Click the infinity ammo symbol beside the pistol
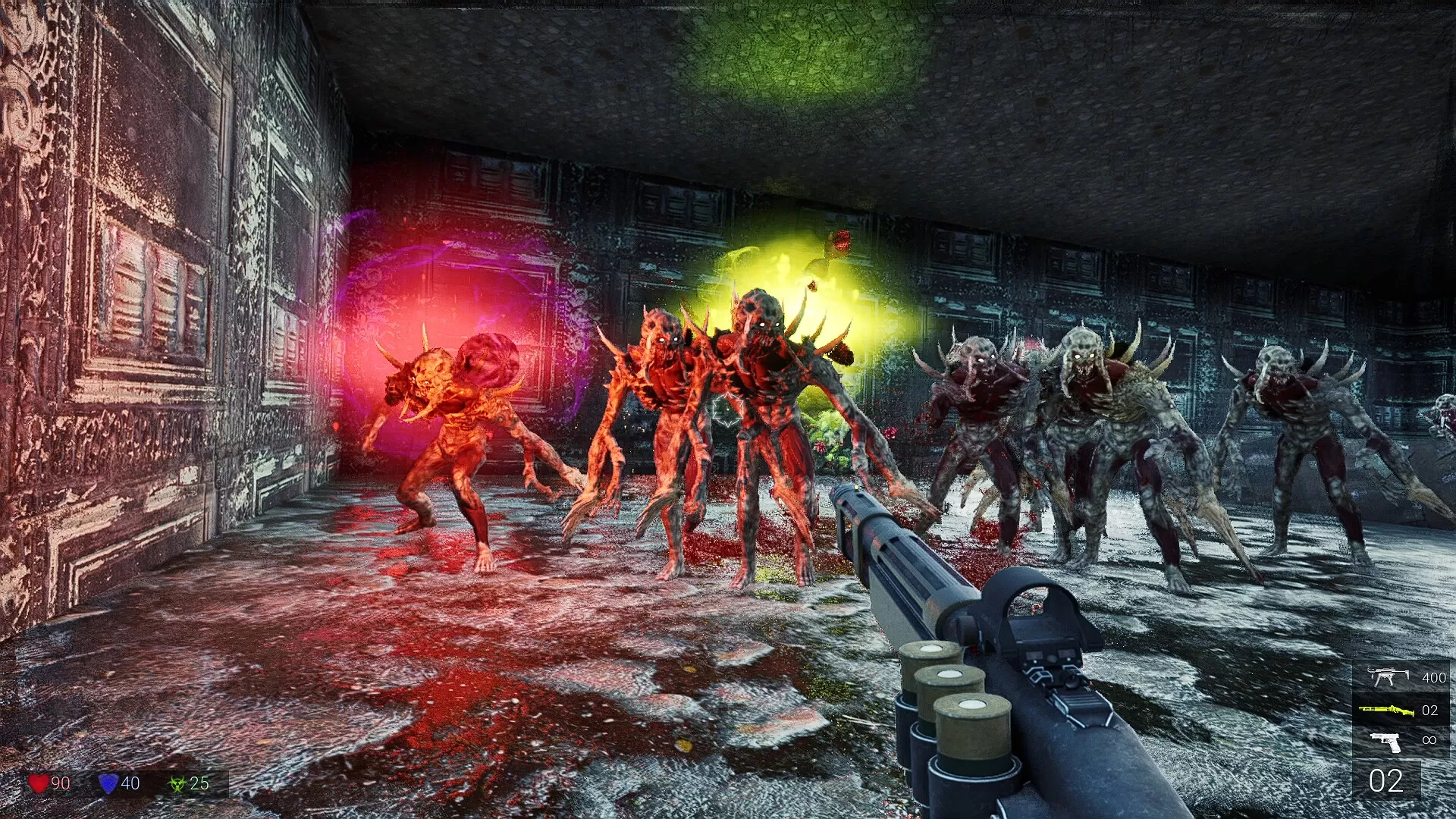 click(x=1430, y=739)
